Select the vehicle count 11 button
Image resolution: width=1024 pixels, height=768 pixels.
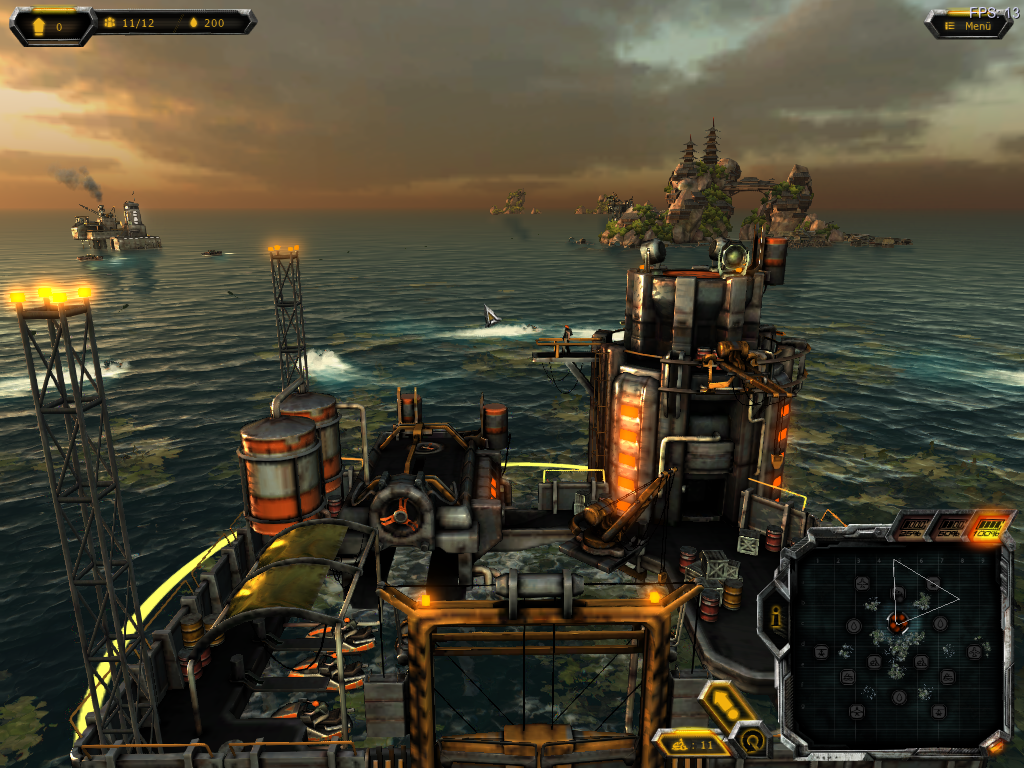click(x=689, y=743)
